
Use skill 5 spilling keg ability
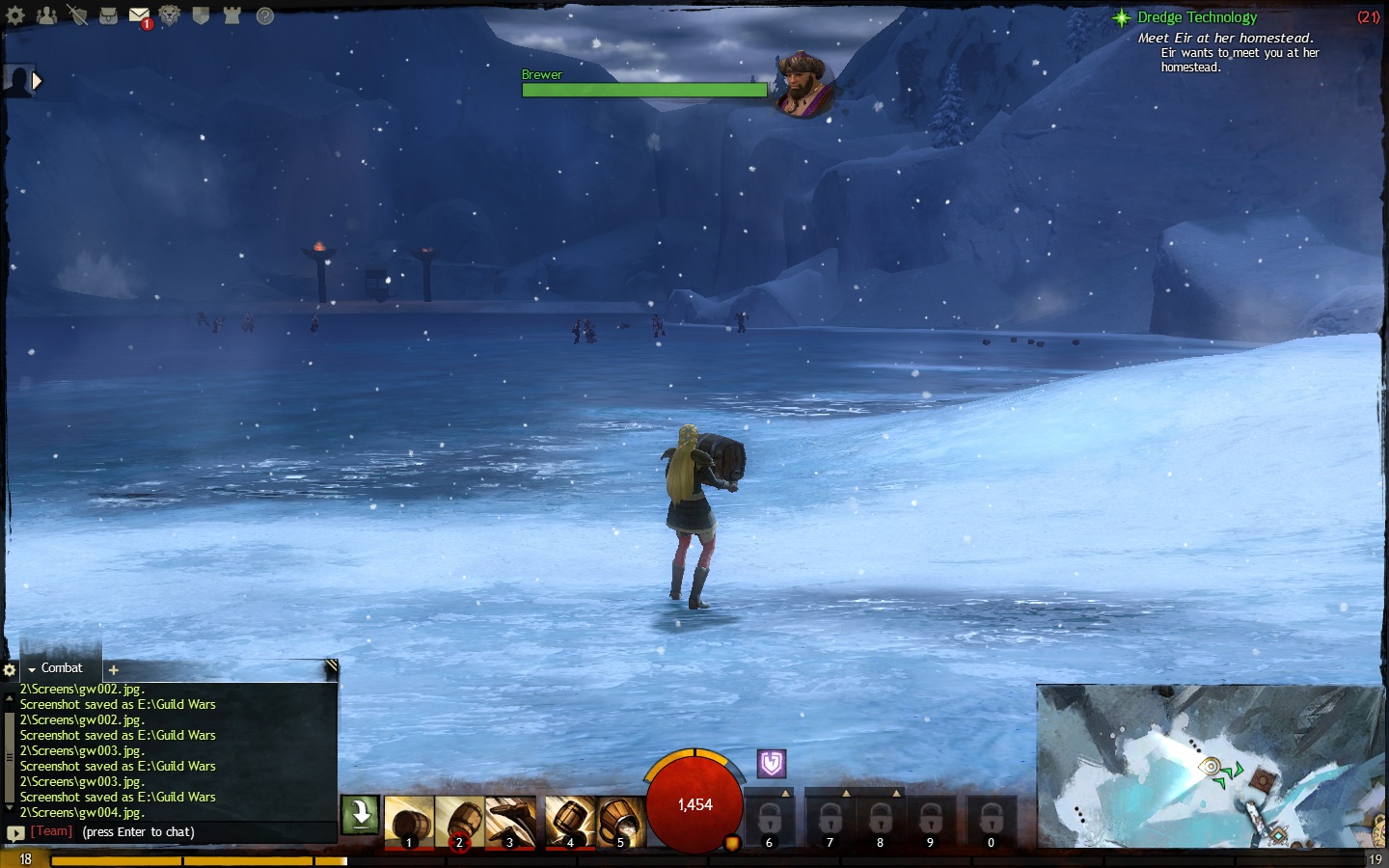620,822
